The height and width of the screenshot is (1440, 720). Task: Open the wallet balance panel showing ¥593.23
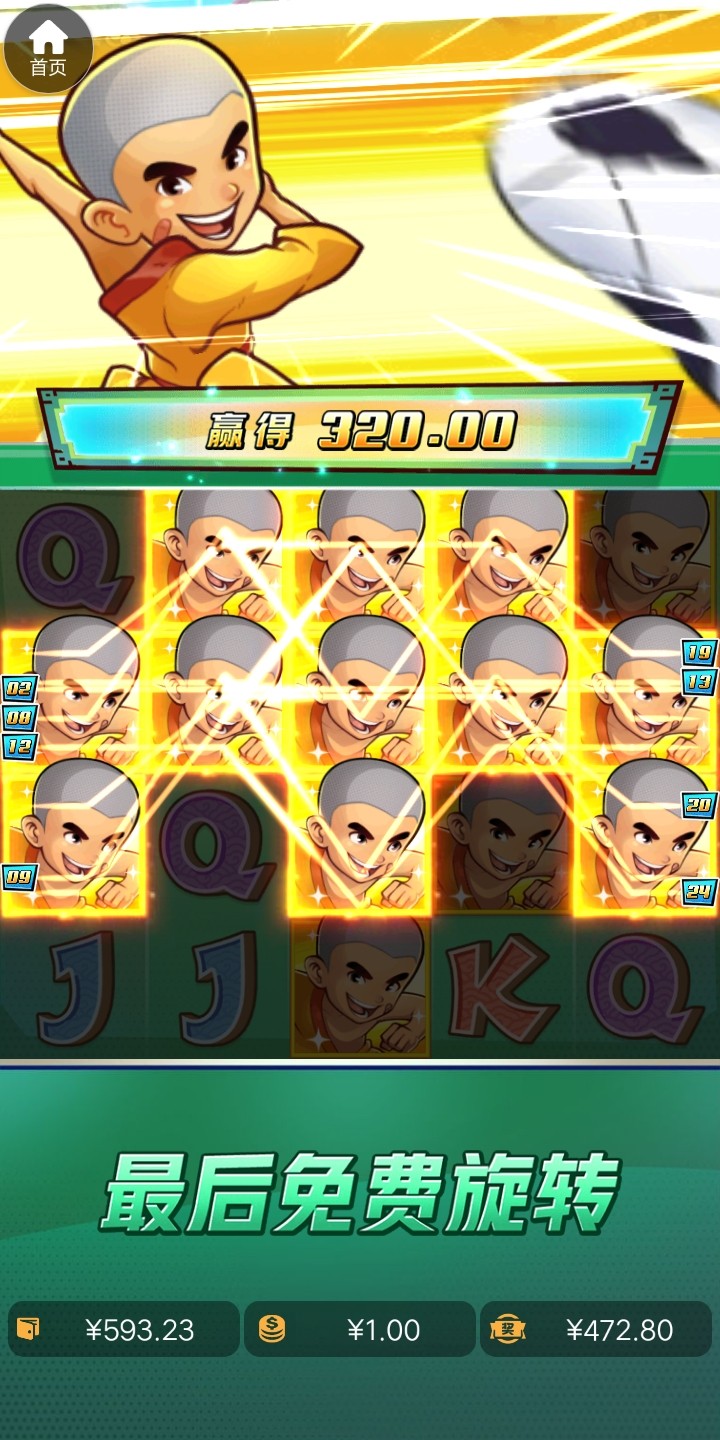click(x=124, y=1329)
